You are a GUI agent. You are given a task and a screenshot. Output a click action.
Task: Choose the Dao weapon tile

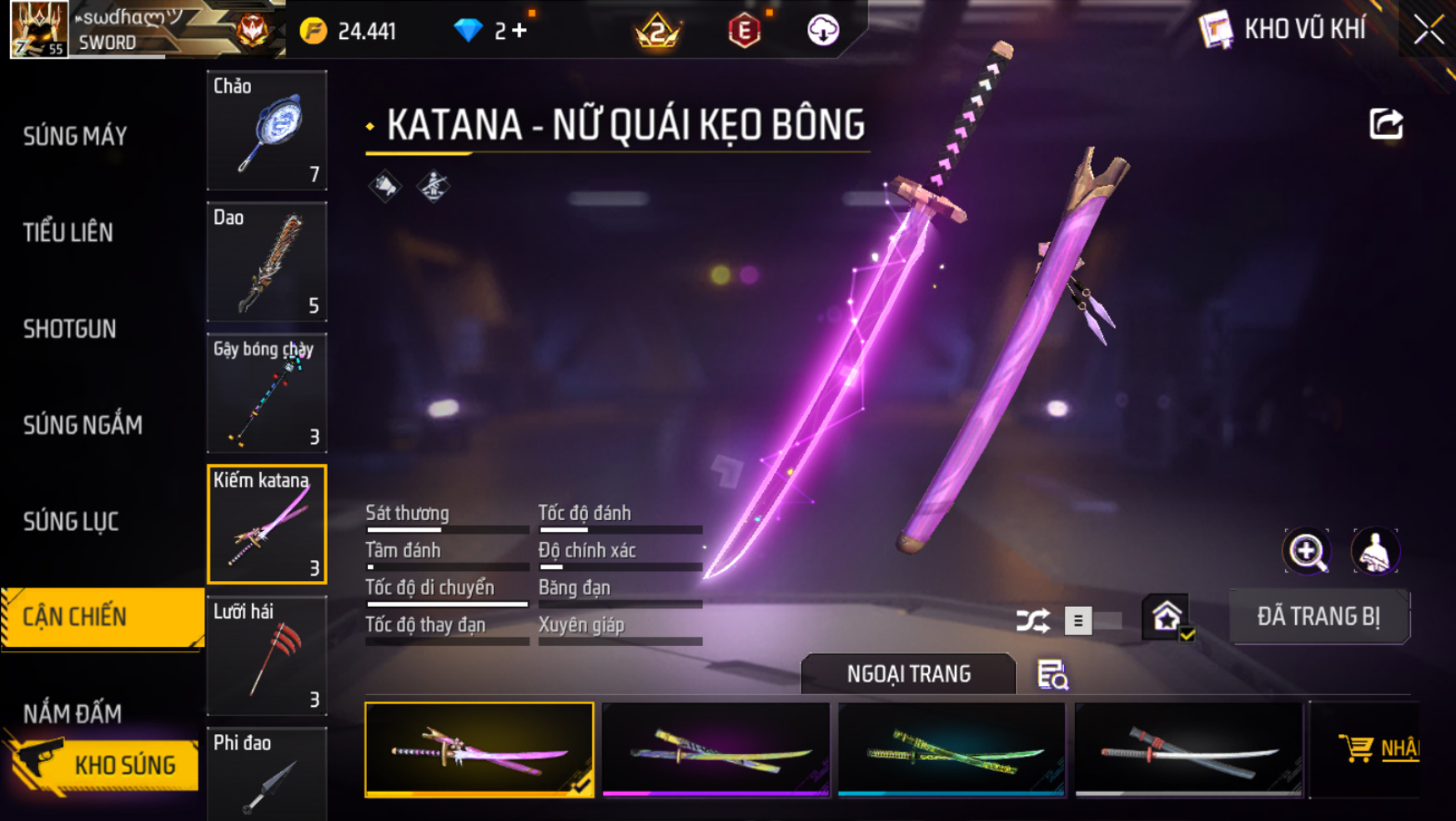(267, 262)
